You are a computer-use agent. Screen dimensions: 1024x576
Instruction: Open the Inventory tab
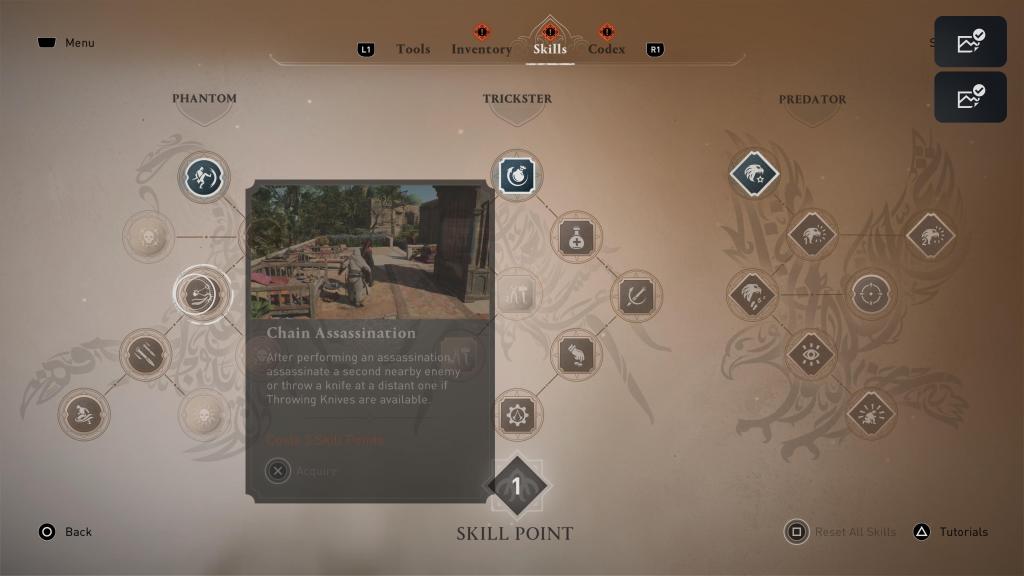click(481, 49)
